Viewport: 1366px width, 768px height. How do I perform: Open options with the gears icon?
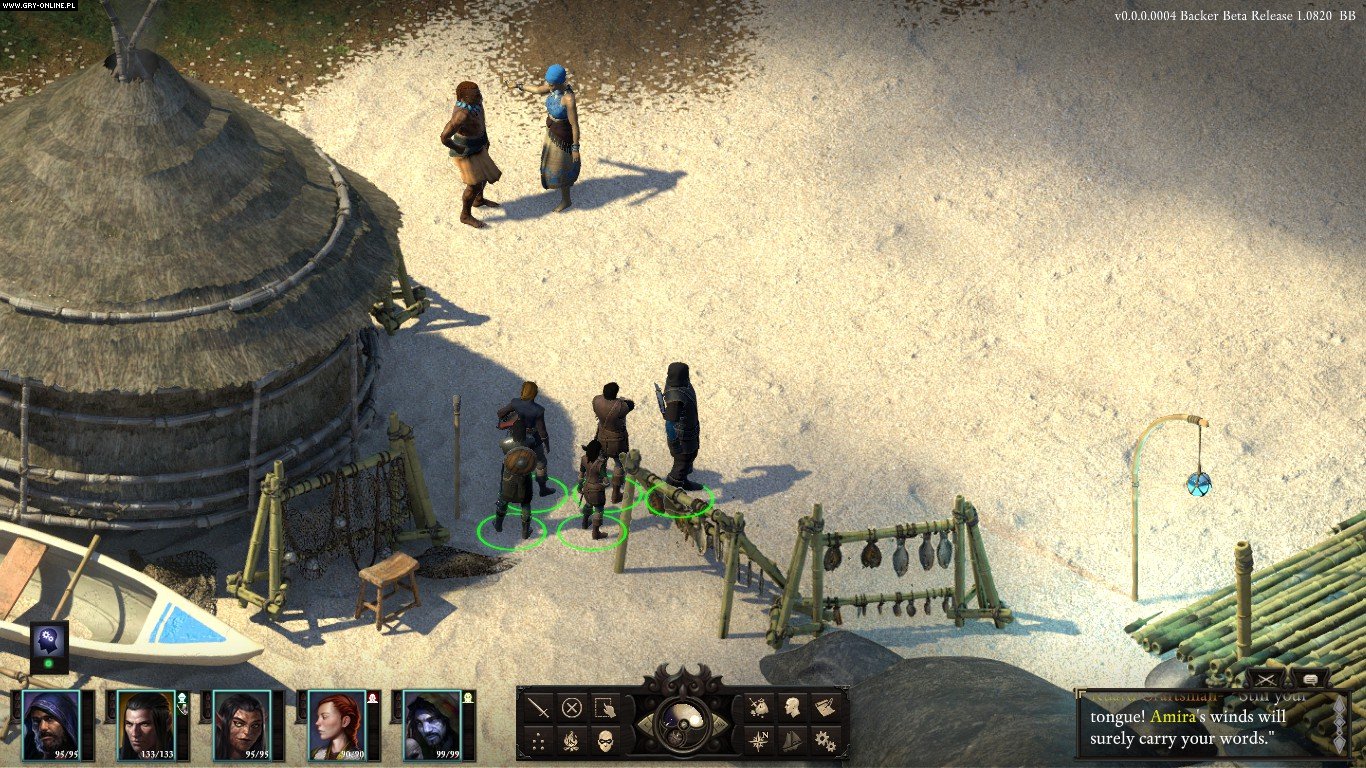click(824, 741)
